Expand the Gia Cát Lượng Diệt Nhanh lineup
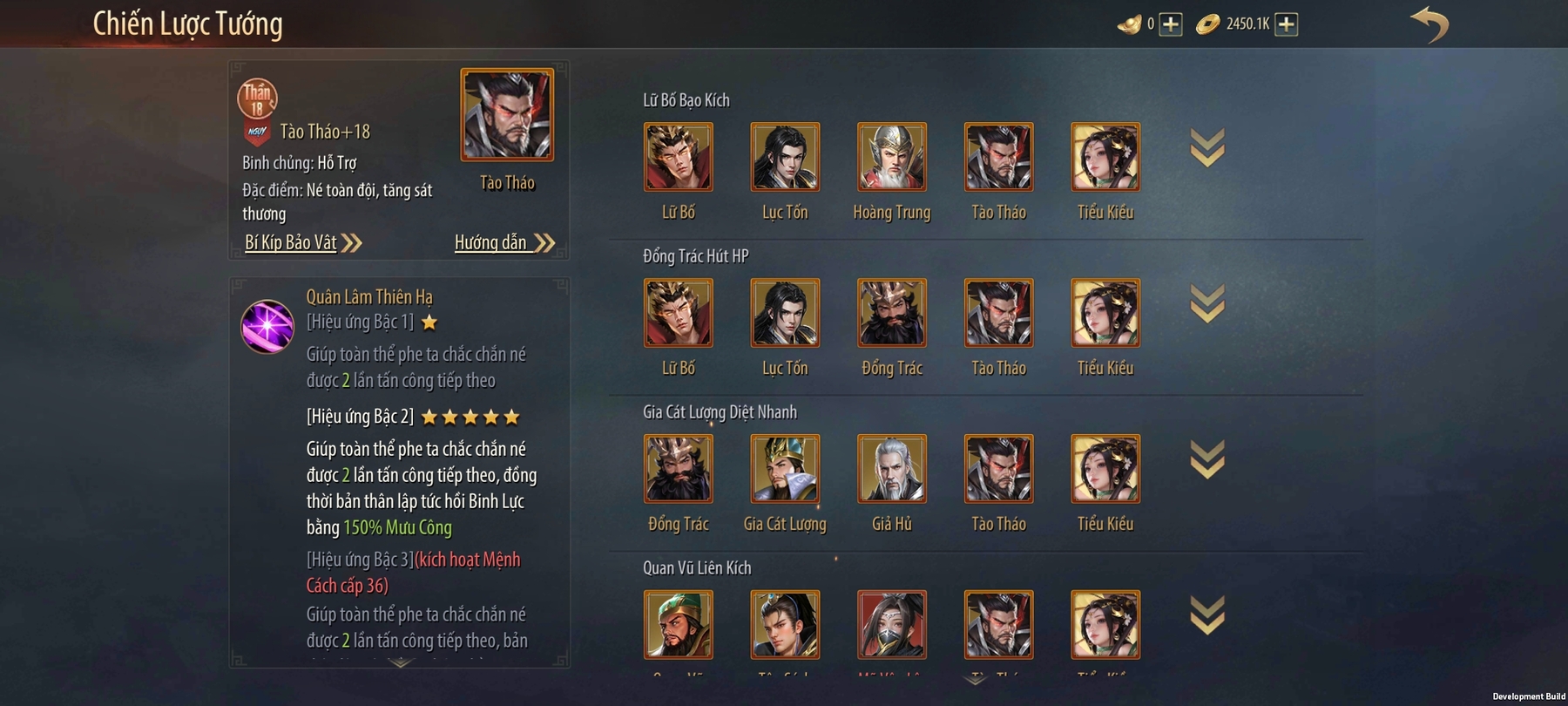Screen dimensions: 1568x706 [1207, 460]
